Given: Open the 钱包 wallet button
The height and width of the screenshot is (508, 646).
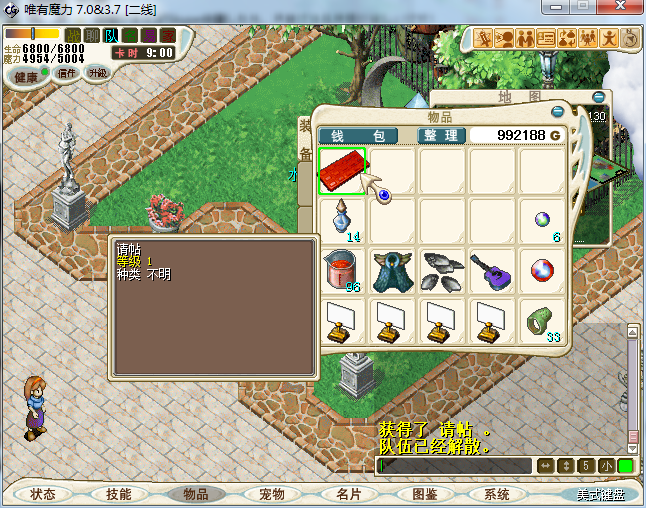Looking at the screenshot, I should tap(357, 135).
